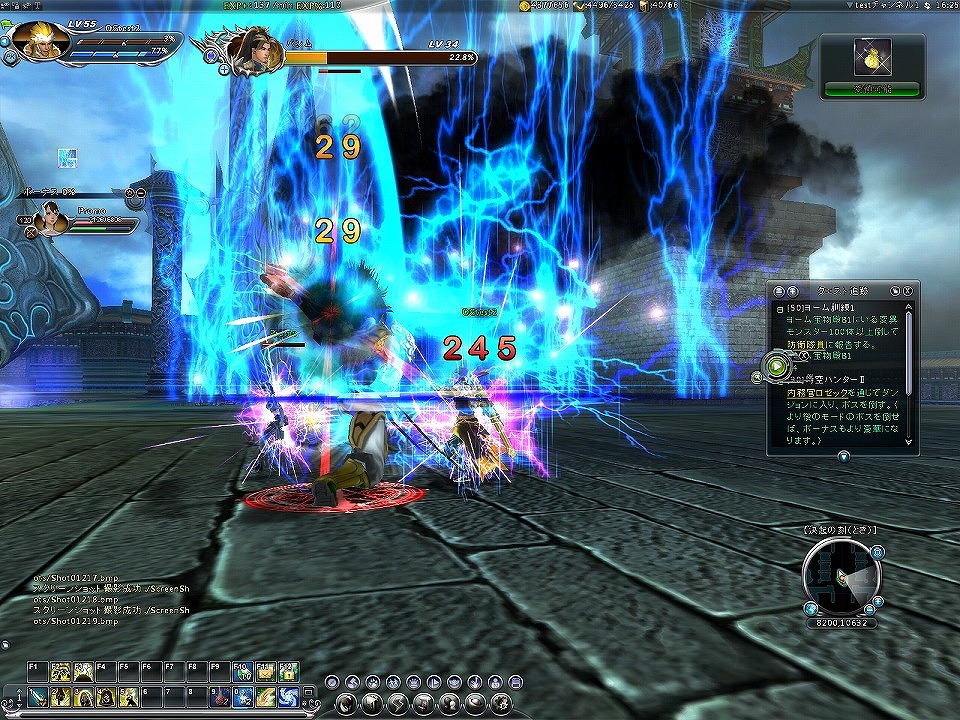Activate the red potion in slot 9
This screenshot has height=720, width=960.
click(219, 696)
